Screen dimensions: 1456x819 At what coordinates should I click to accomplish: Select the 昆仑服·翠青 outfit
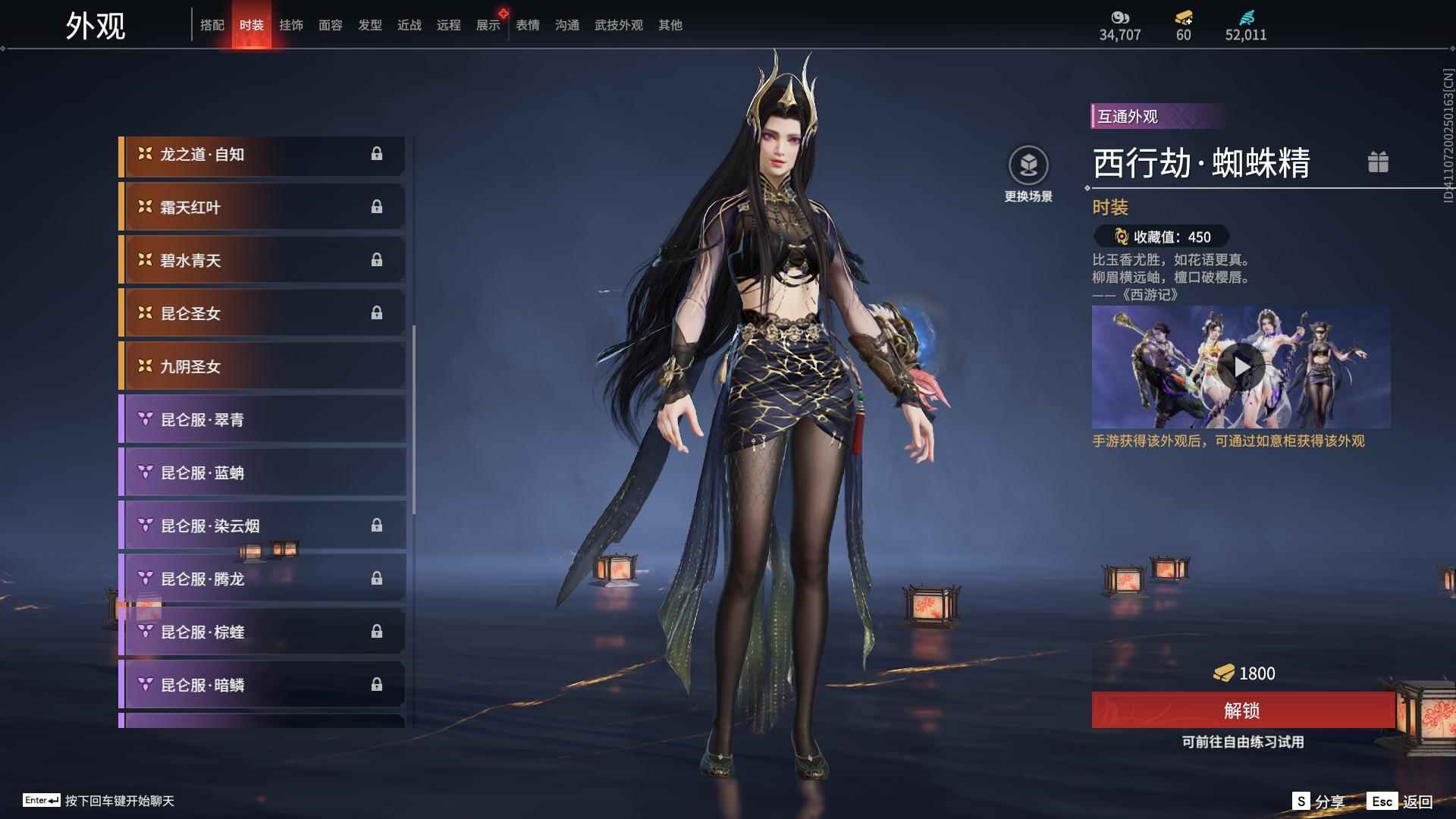pos(262,420)
